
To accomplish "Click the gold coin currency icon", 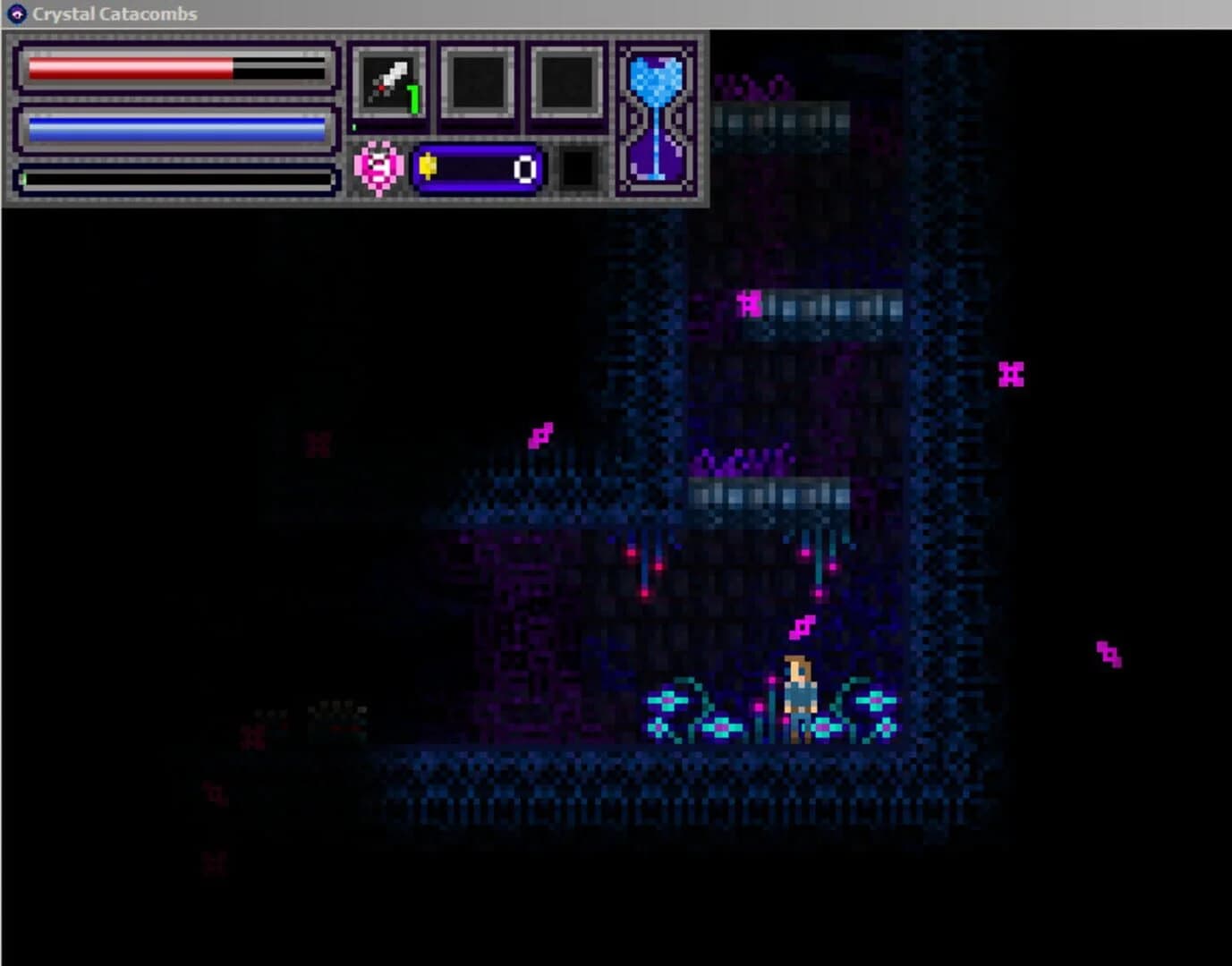I will tap(430, 166).
